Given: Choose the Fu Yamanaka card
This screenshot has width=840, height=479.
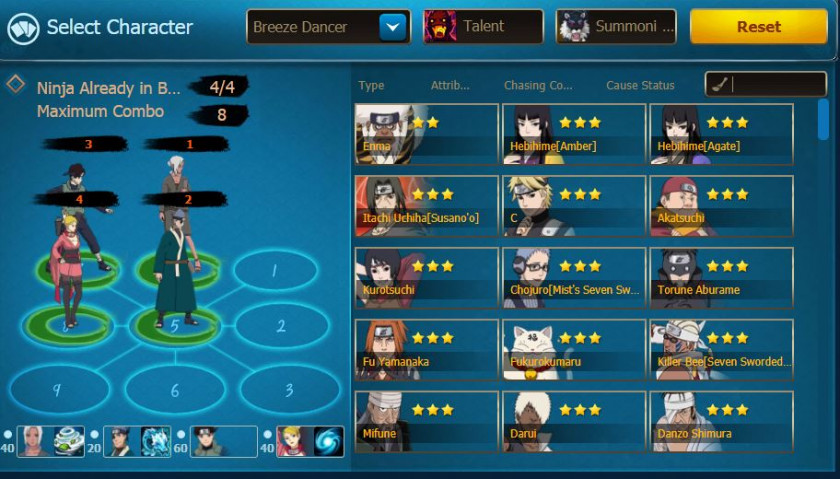Looking at the screenshot, I should coord(427,350).
